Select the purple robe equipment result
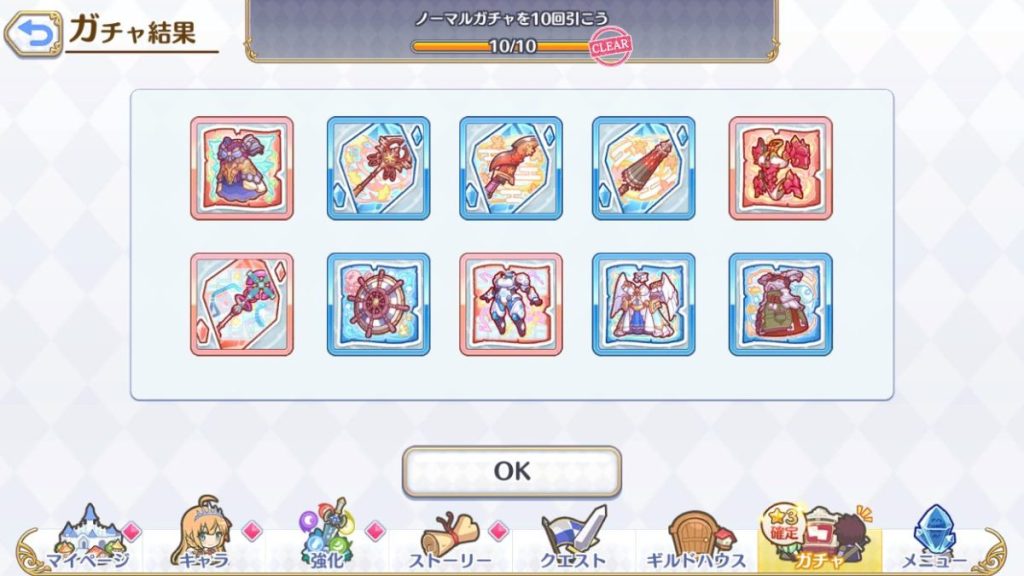The height and width of the screenshot is (576, 1024). click(242, 168)
